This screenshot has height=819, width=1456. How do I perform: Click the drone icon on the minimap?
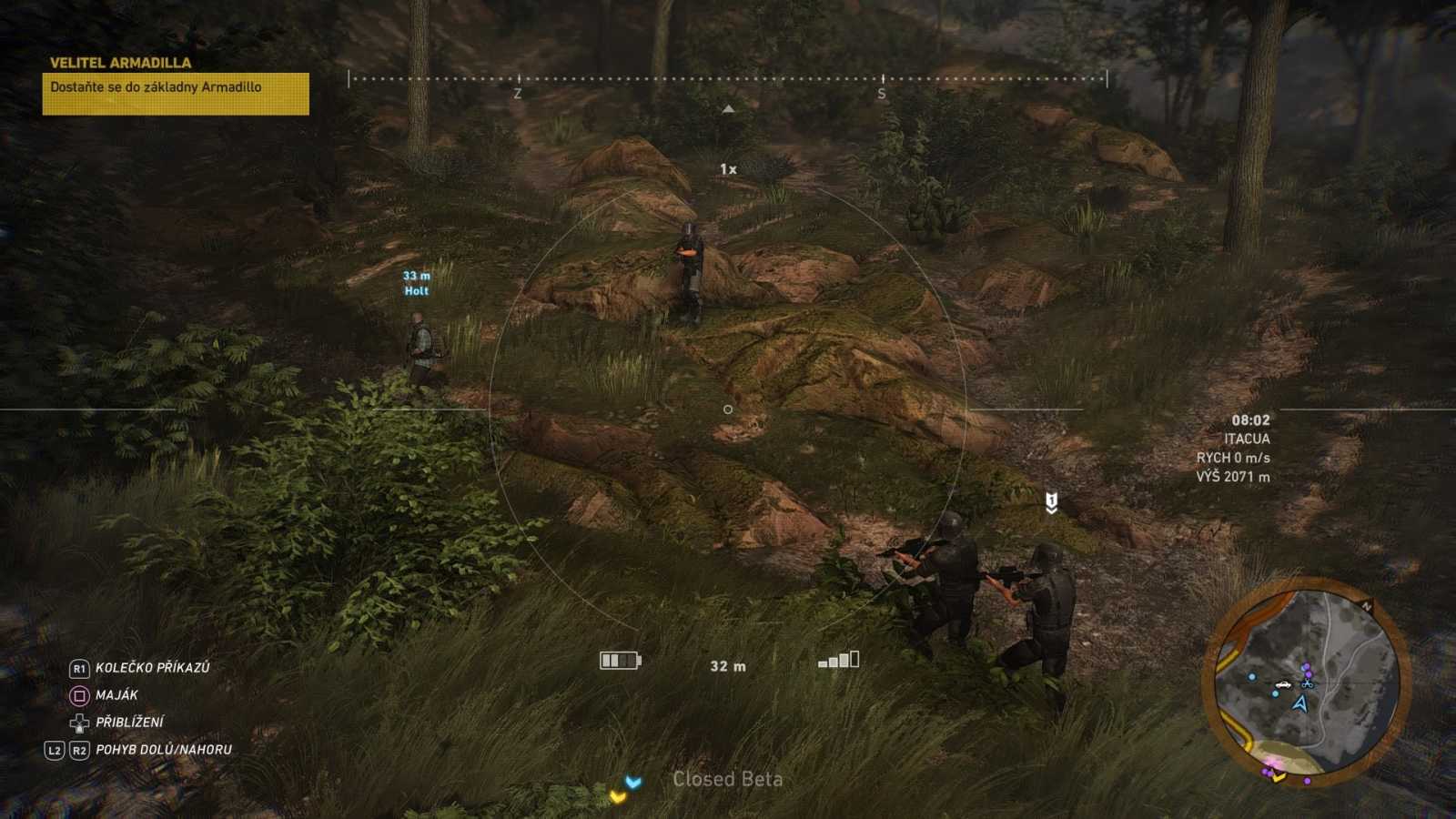[1308, 685]
